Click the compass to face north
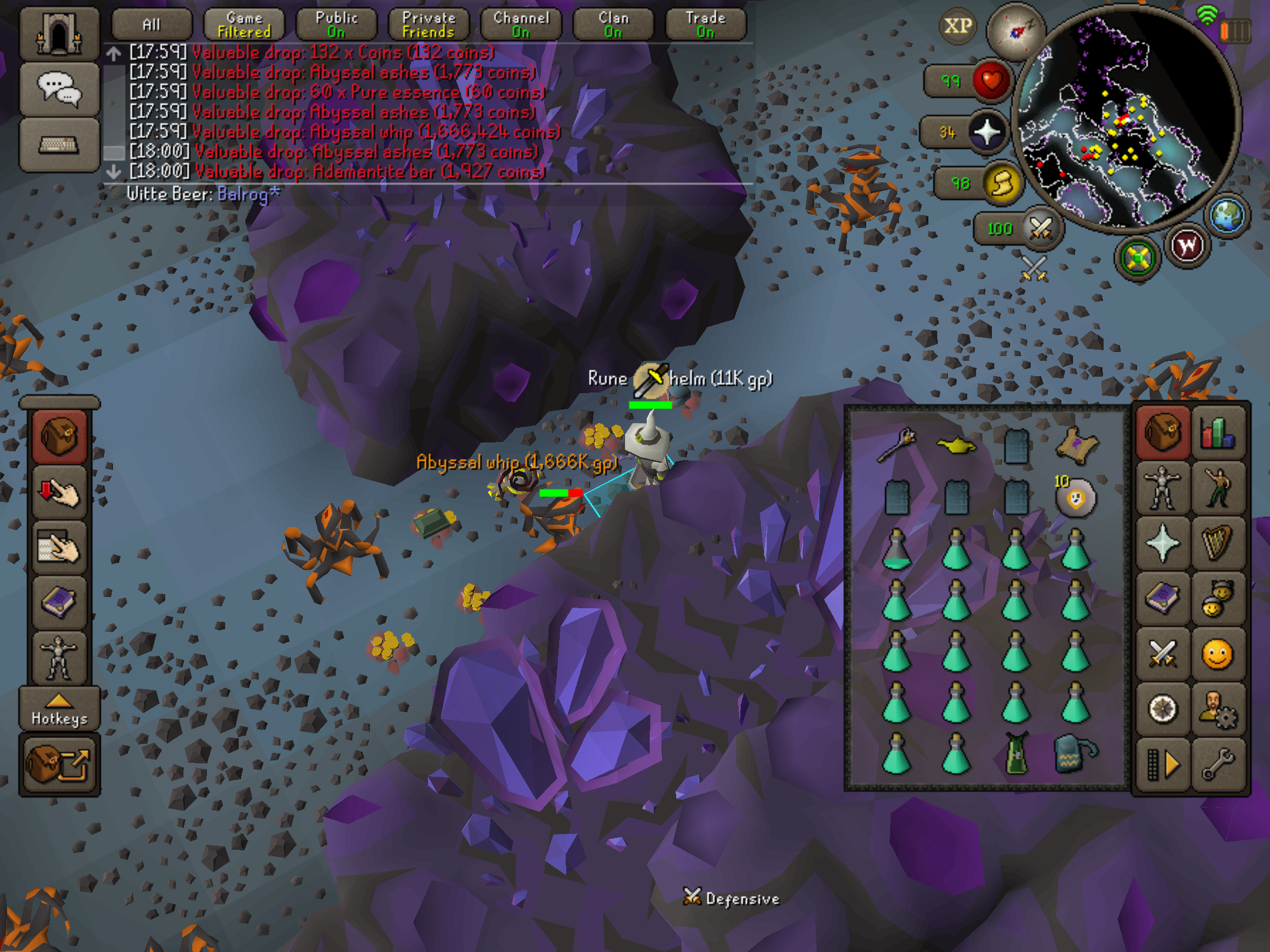This screenshot has height=952, width=1270. 1015,31
